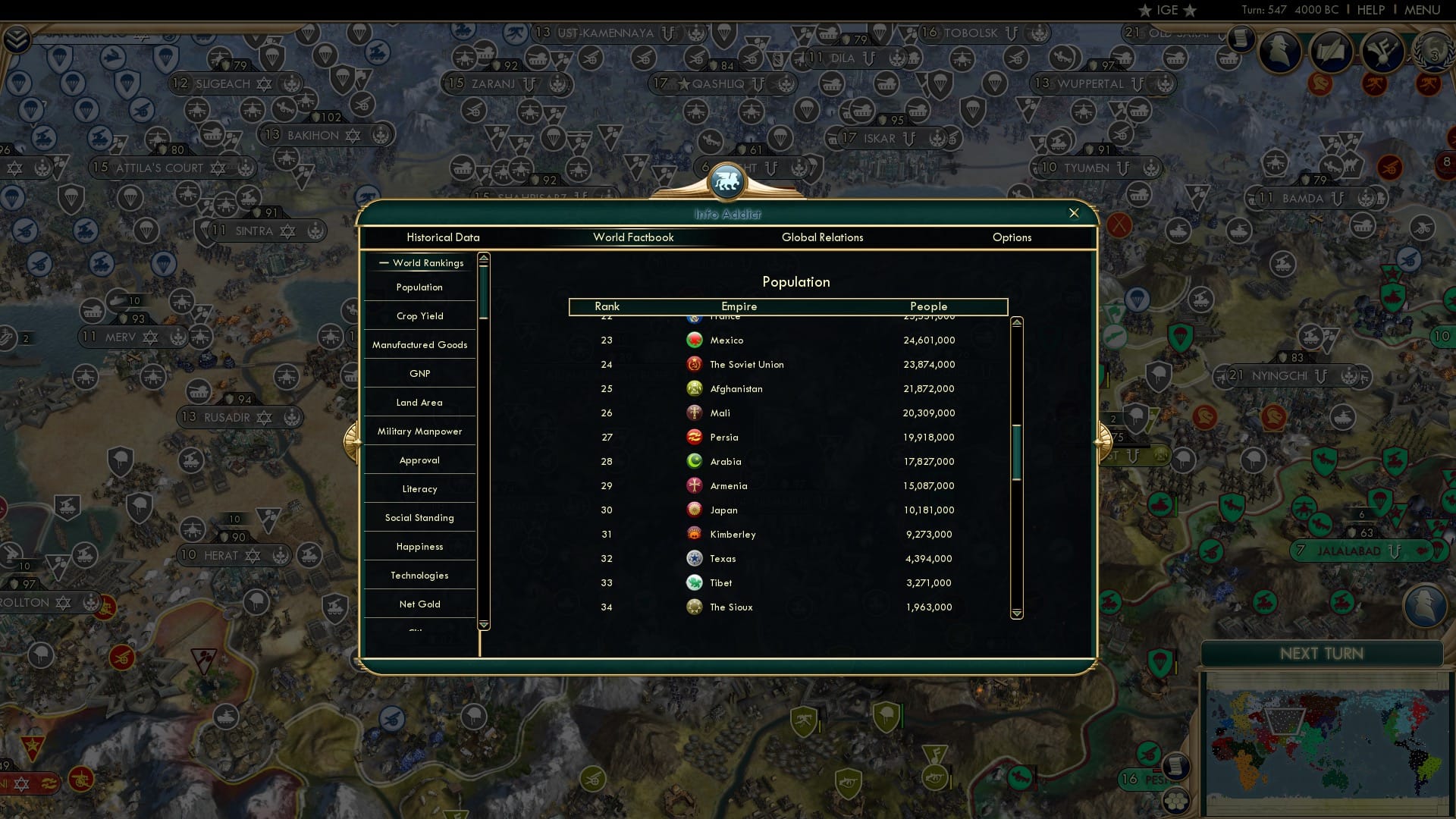Click the Info Addict crest above the dialog
Screen dimensions: 1456x819
(x=726, y=182)
